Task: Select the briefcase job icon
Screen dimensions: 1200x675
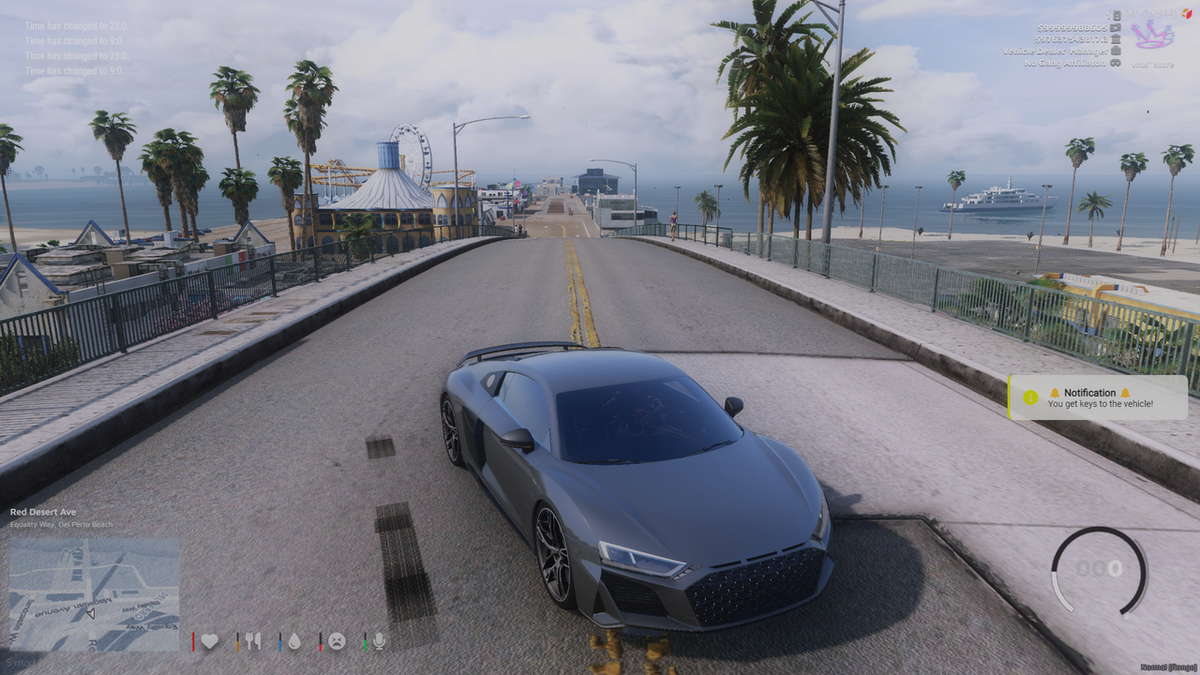Action: 1116,51
